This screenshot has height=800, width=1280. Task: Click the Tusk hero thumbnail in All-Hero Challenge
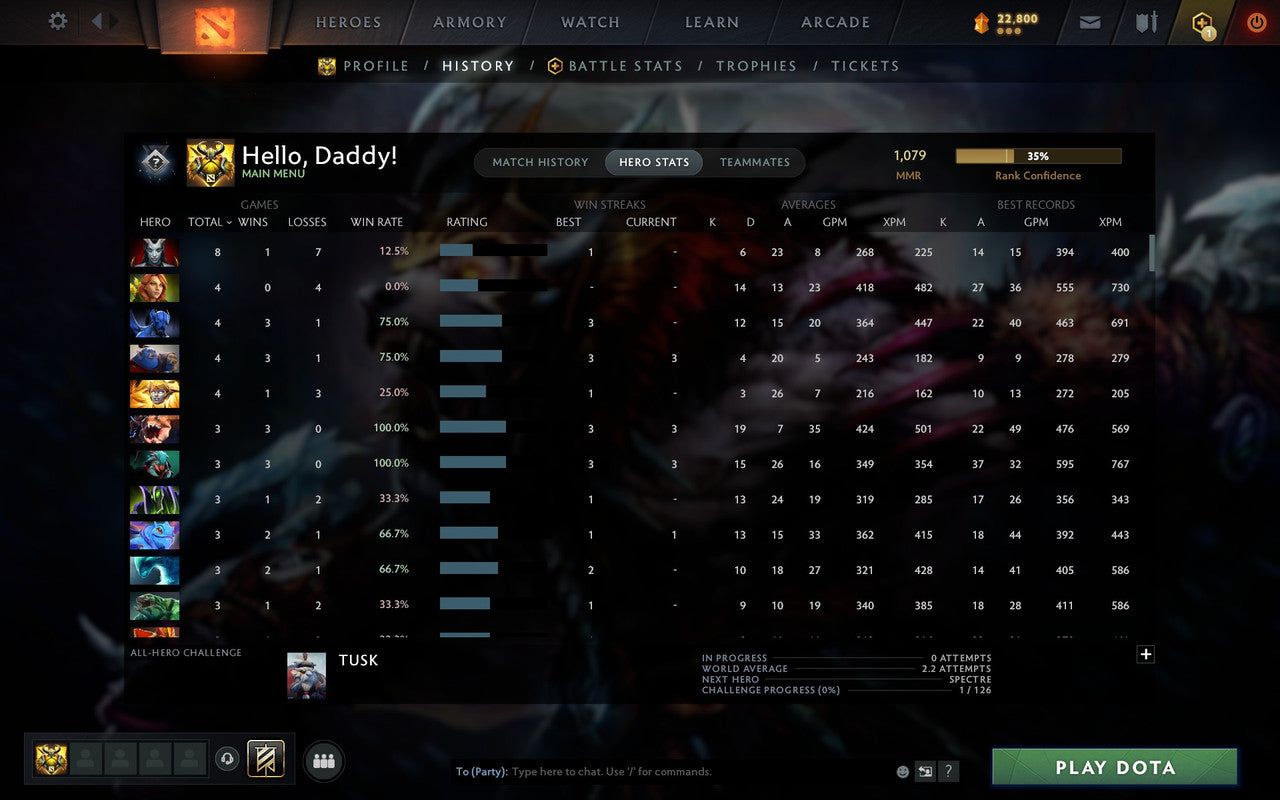306,675
